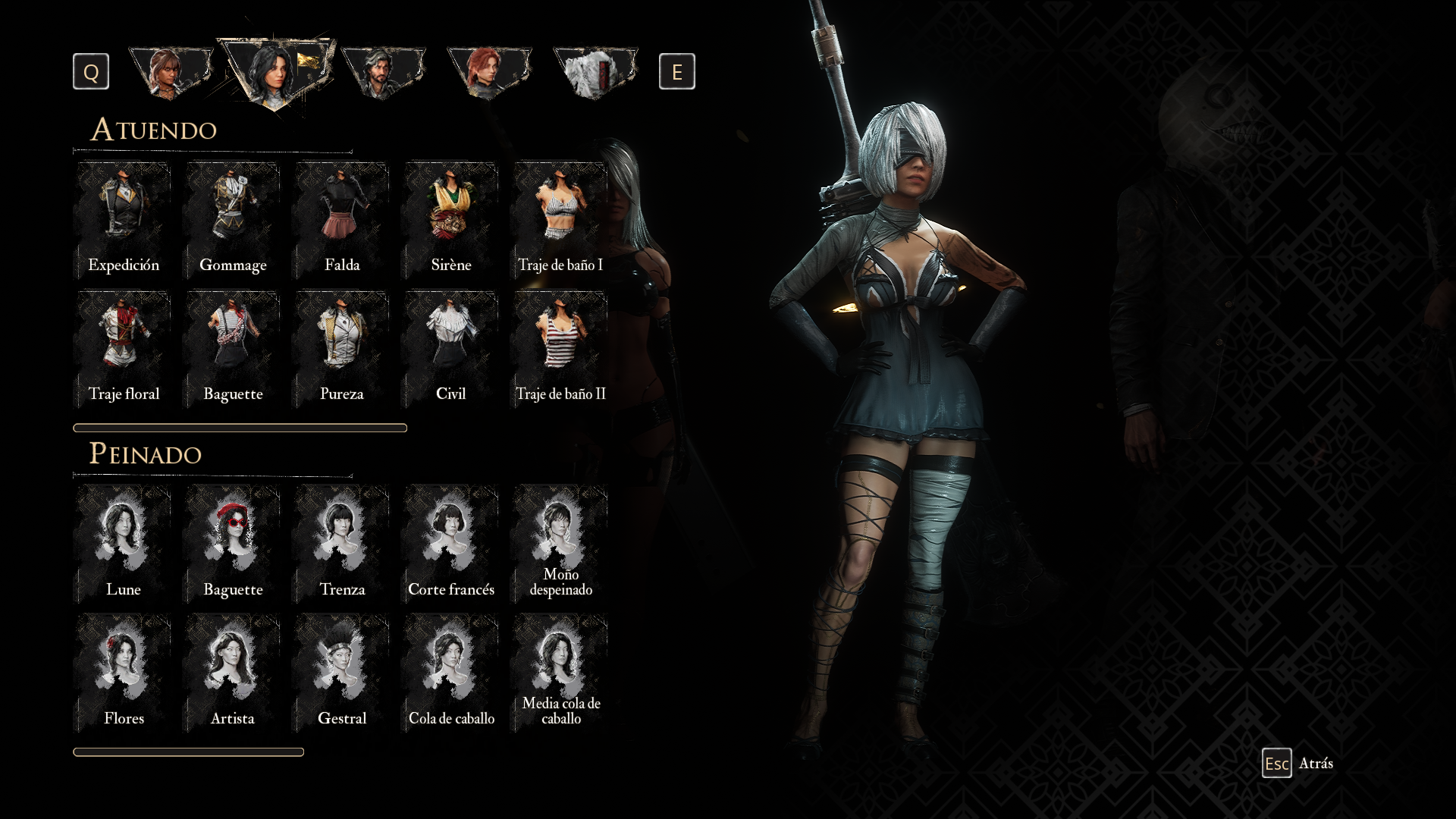Select the Civil outfit tile
This screenshot has width=1456, height=819.
pyautogui.click(x=451, y=349)
